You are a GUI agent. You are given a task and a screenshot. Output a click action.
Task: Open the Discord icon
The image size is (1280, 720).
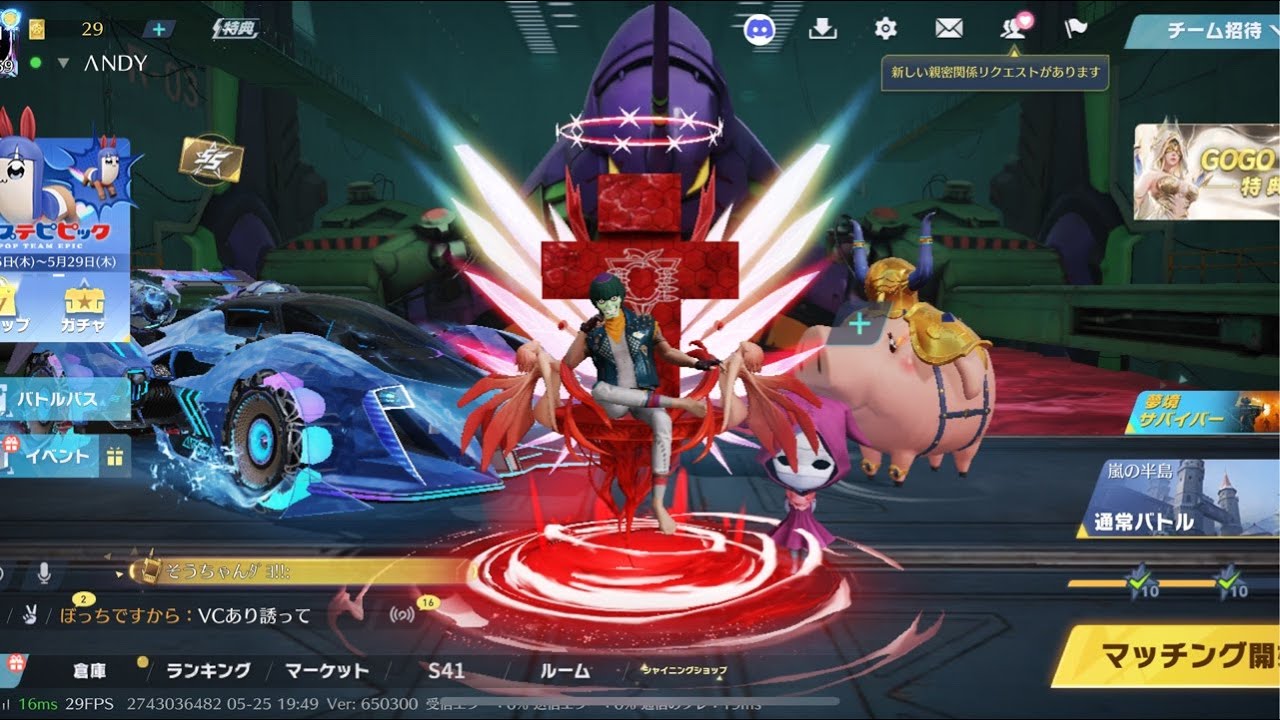[760, 29]
